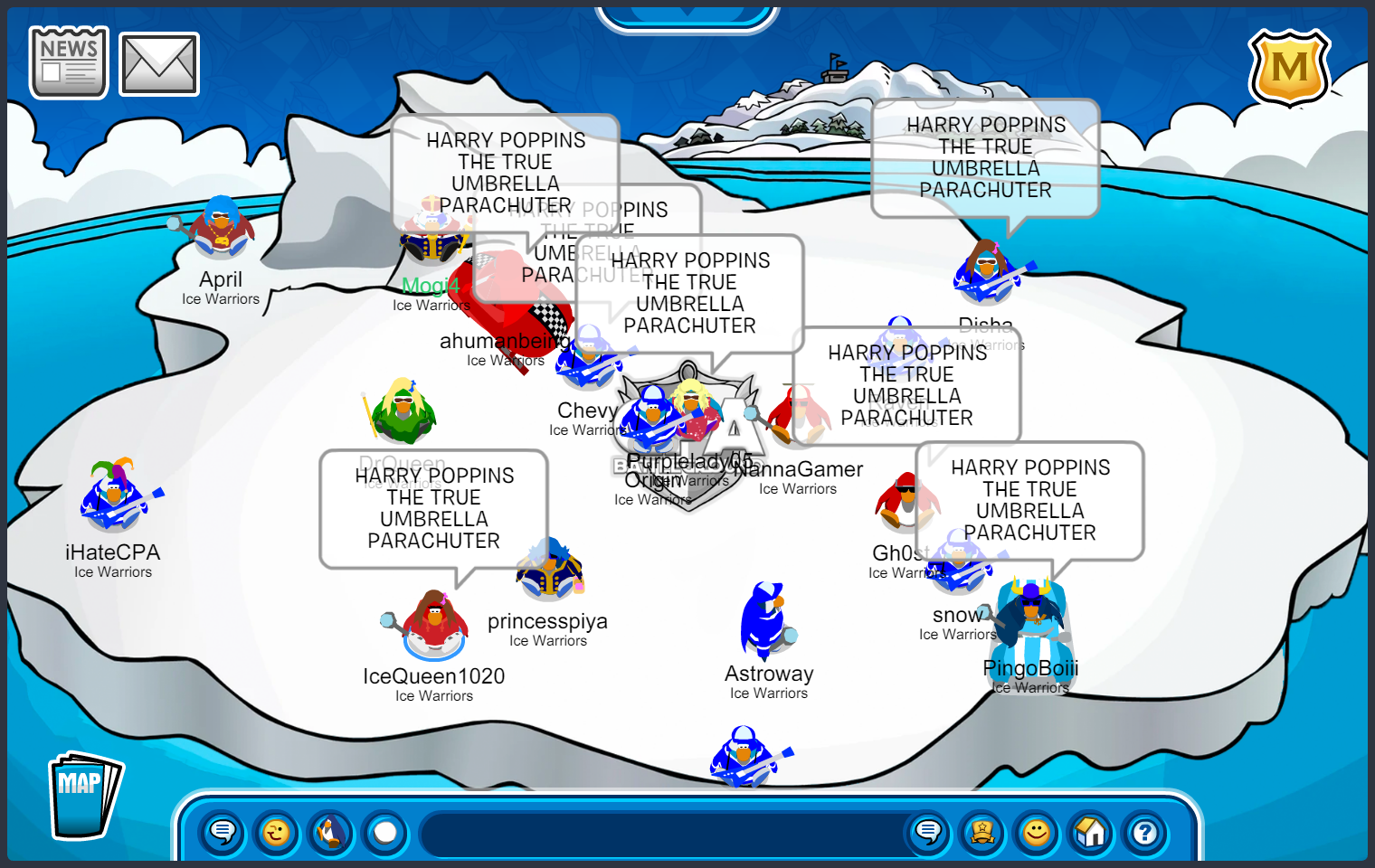Open the penguin actions menu
Image resolution: width=1375 pixels, height=868 pixels.
[331, 832]
